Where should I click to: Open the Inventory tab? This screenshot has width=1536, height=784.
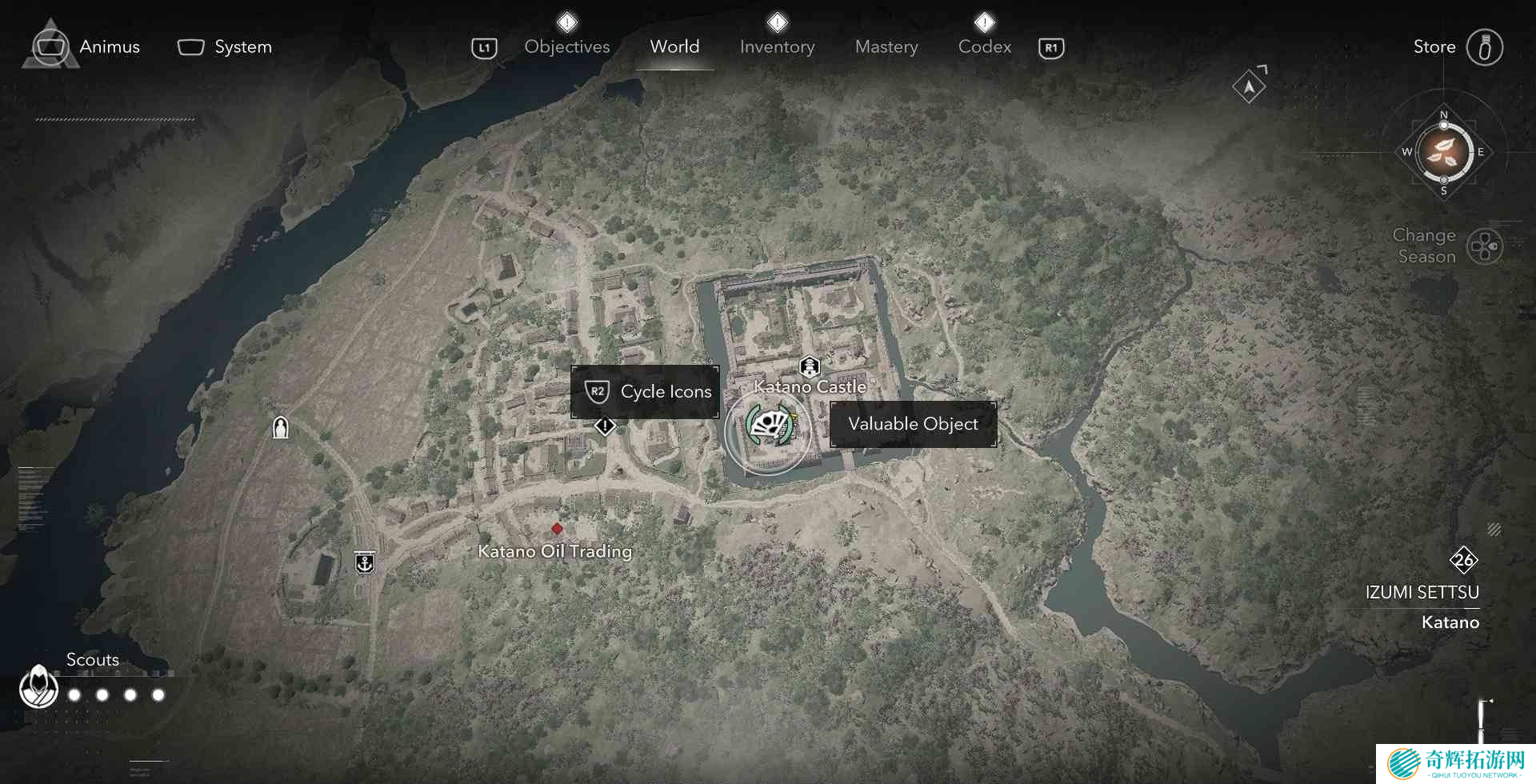777,47
